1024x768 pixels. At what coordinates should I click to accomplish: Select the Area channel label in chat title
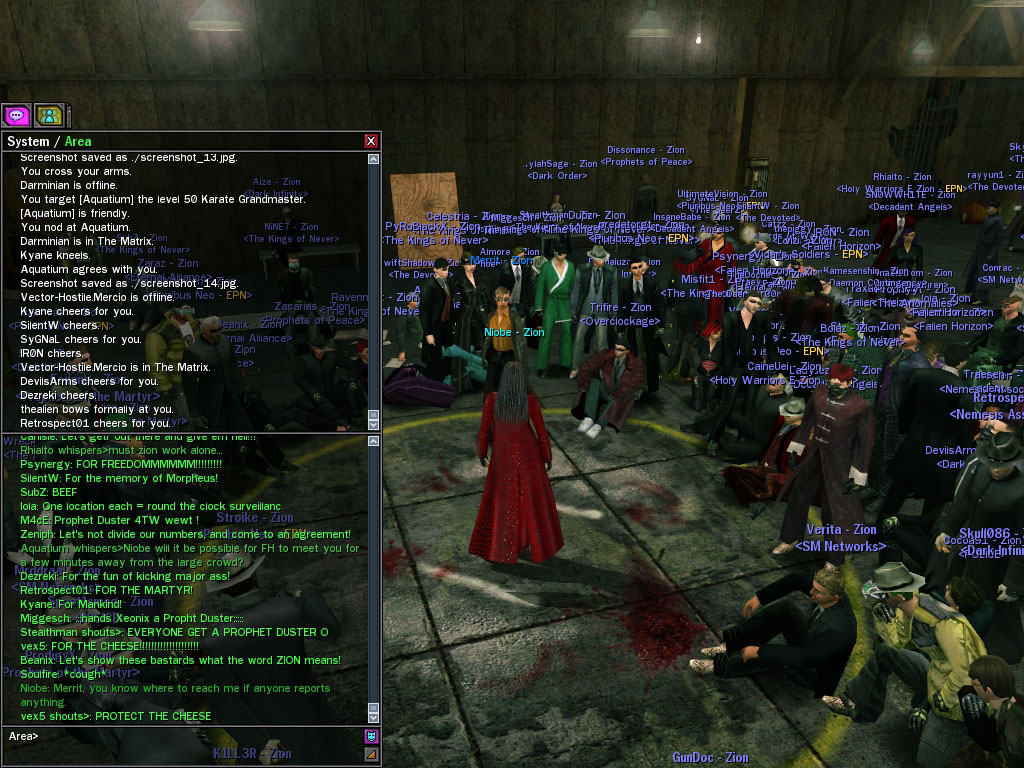click(x=78, y=141)
